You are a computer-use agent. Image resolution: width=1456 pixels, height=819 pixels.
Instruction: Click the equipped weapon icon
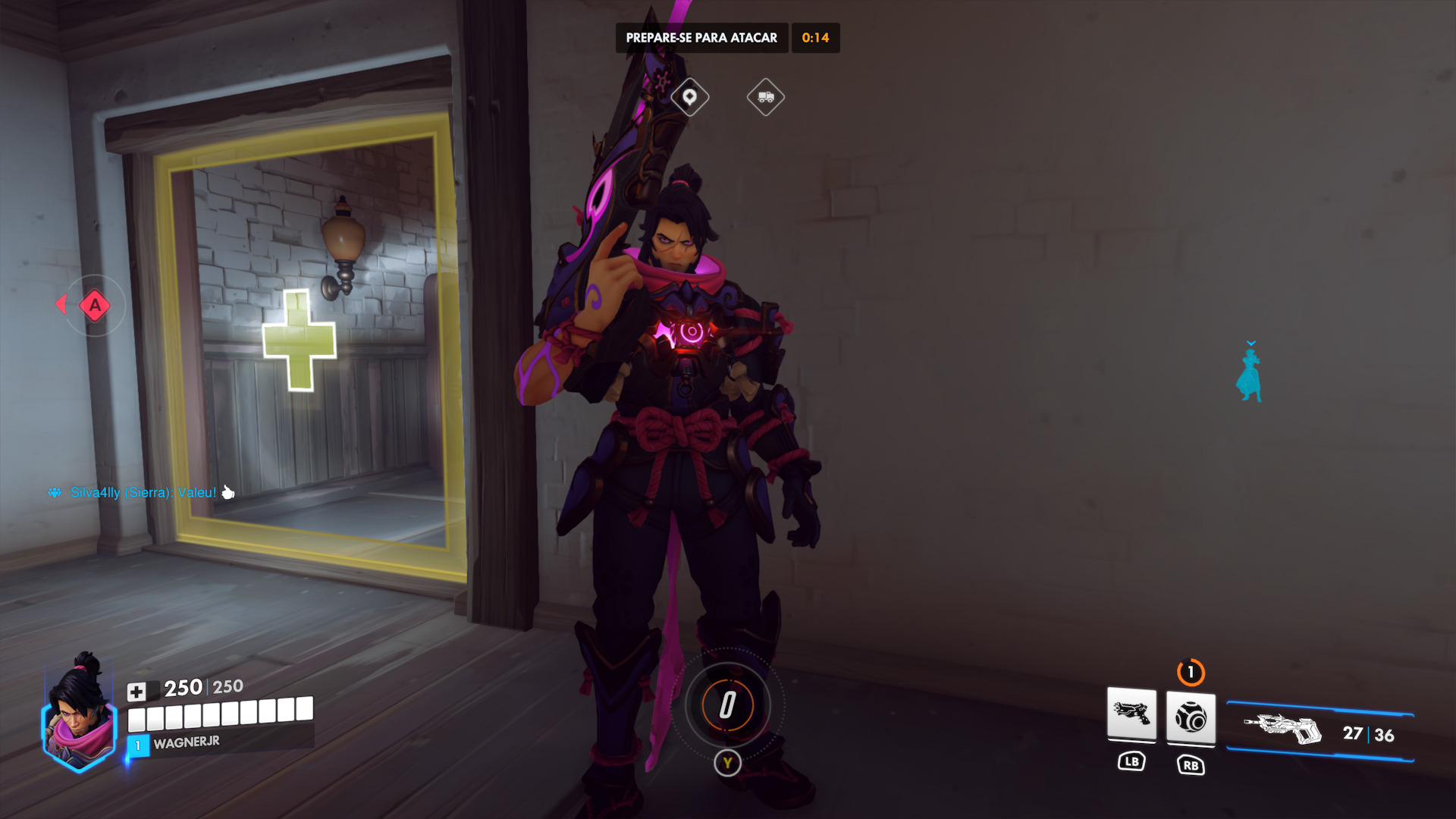[1282, 730]
